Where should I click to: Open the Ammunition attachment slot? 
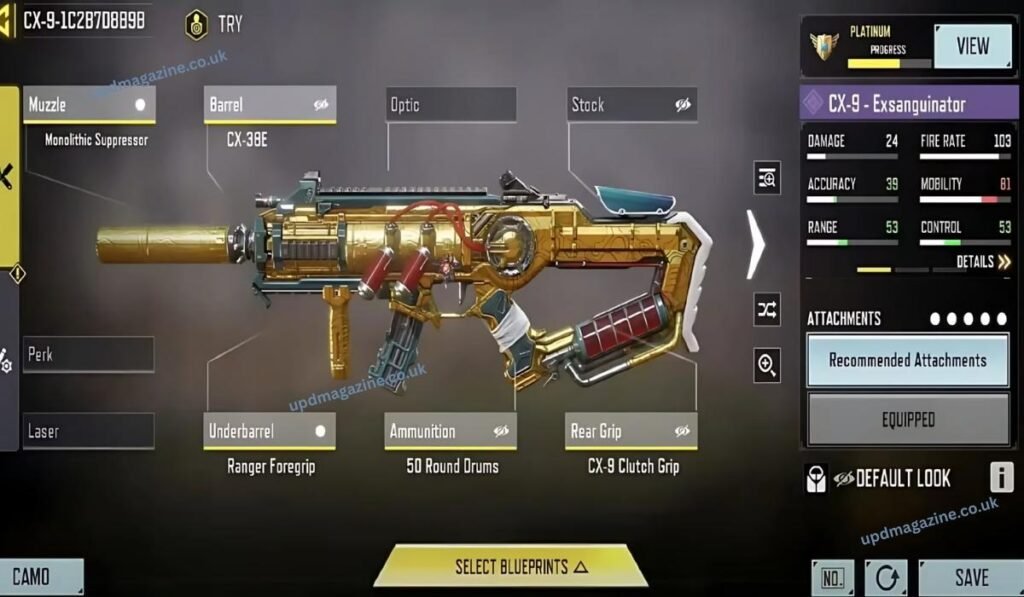coord(451,432)
